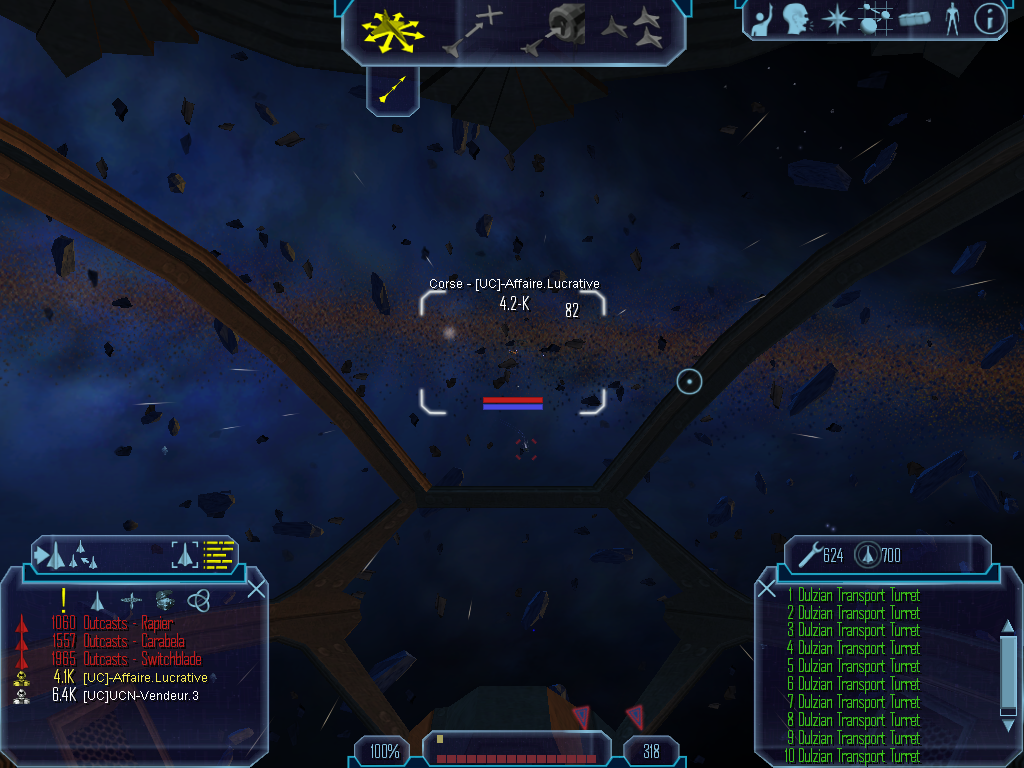
Task: Filter contacts by the ship icon
Action: [97, 600]
